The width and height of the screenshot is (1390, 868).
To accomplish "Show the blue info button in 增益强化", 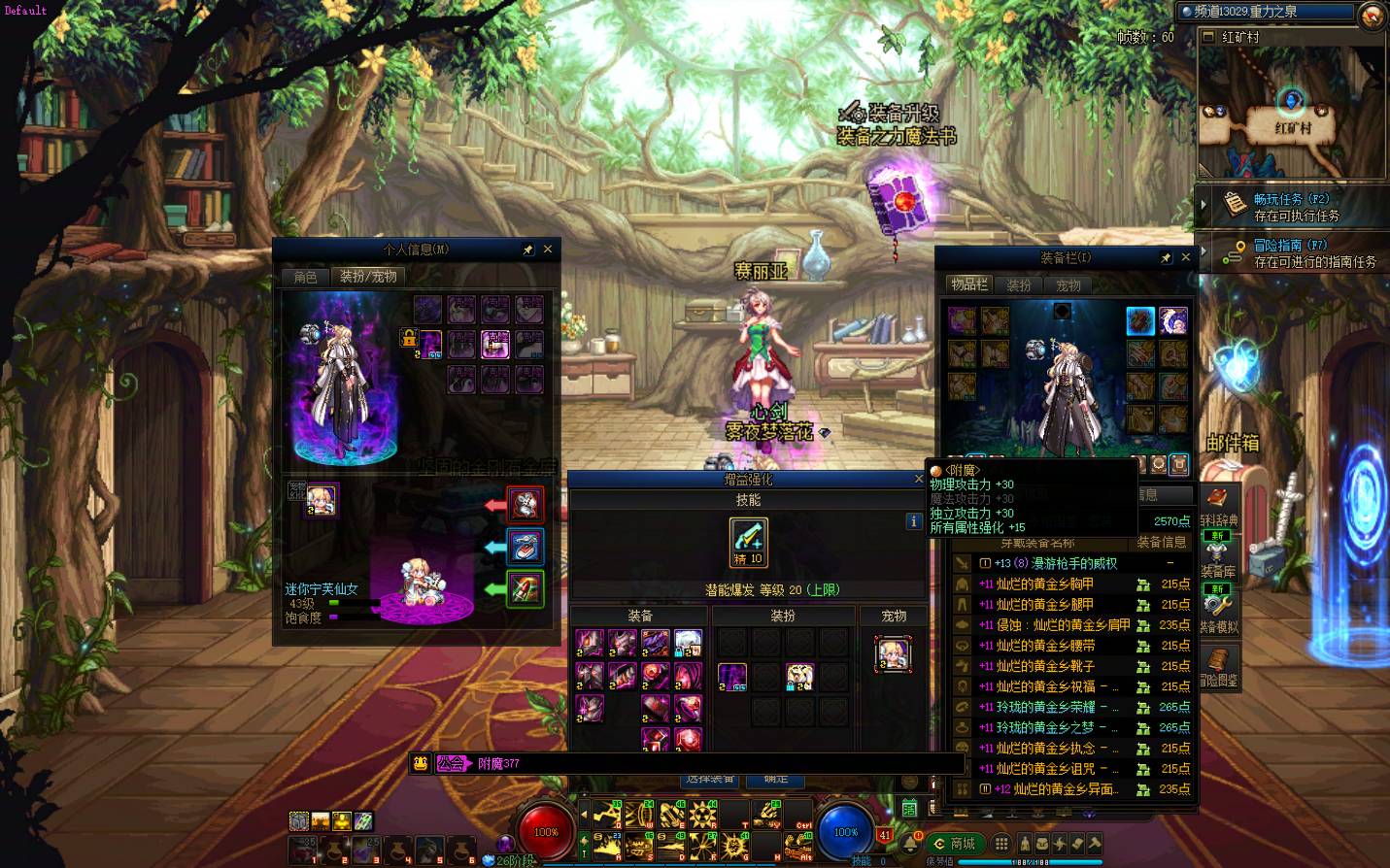I will (913, 521).
